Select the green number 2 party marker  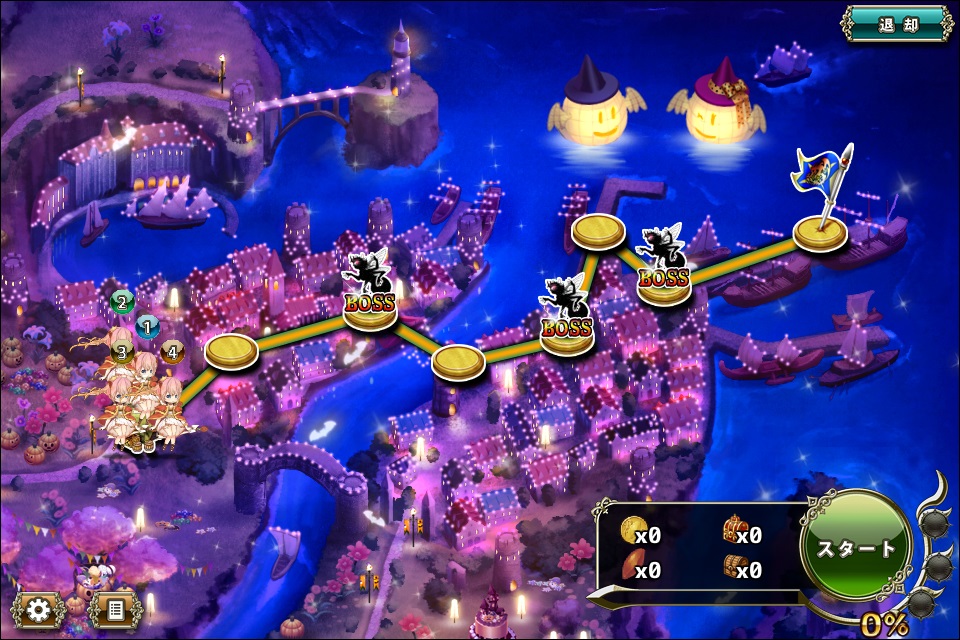tap(122, 300)
